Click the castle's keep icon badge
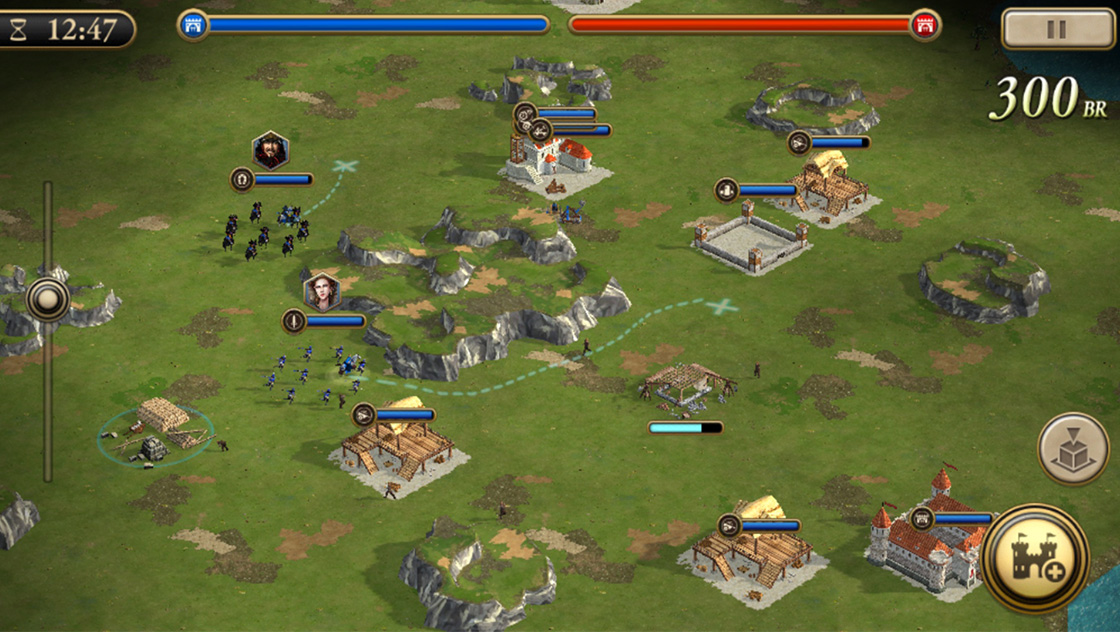The height and width of the screenshot is (632, 1120). (922, 519)
